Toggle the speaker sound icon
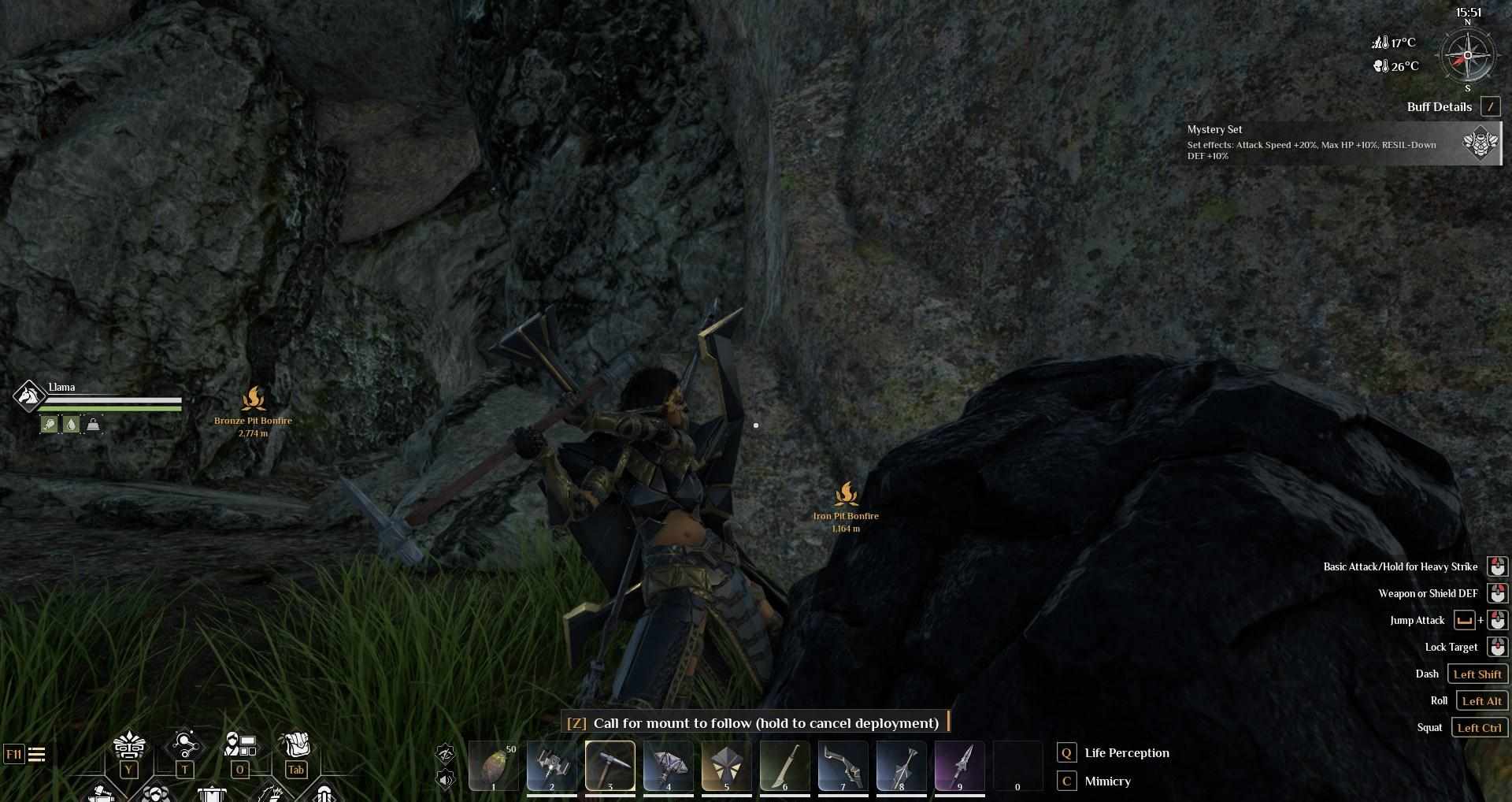1512x802 pixels. [x=446, y=780]
